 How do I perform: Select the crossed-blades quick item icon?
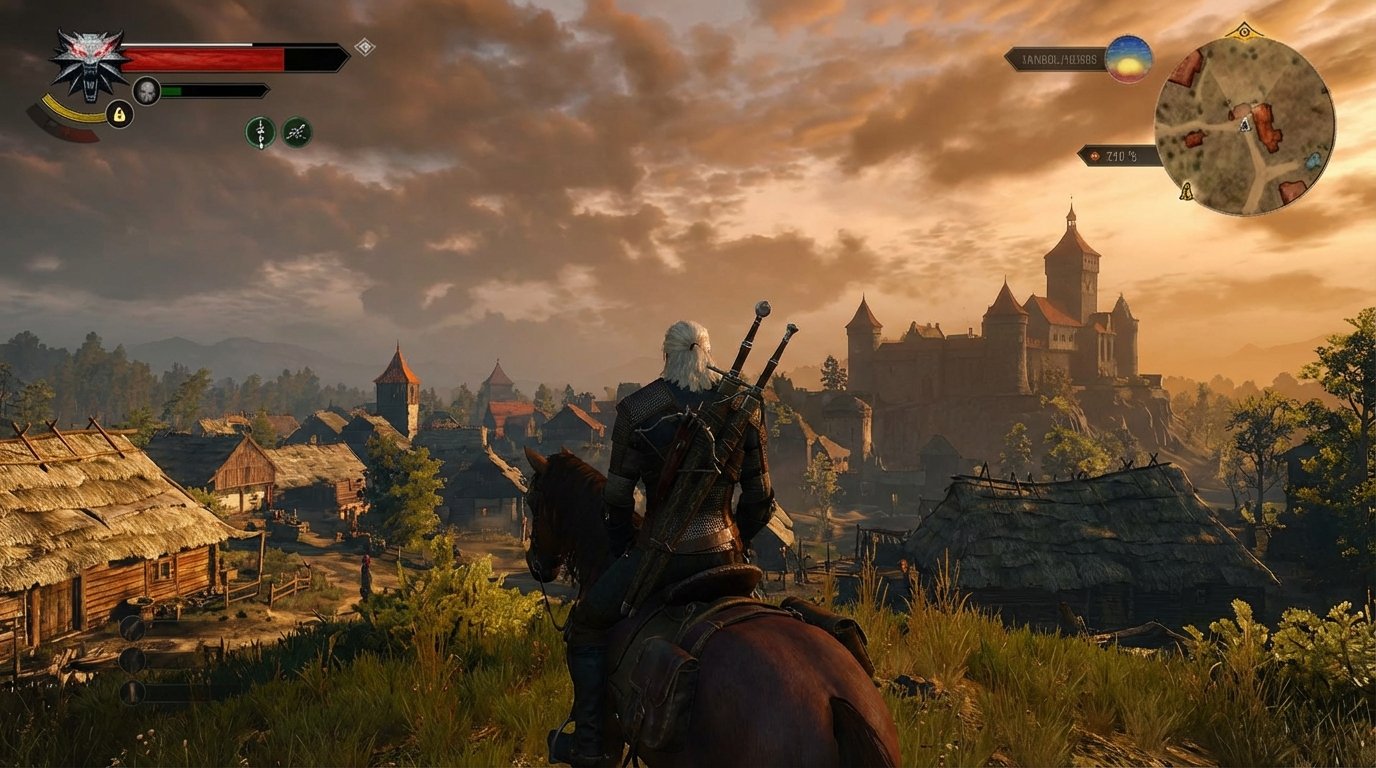pyautogui.click(x=295, y=131)
